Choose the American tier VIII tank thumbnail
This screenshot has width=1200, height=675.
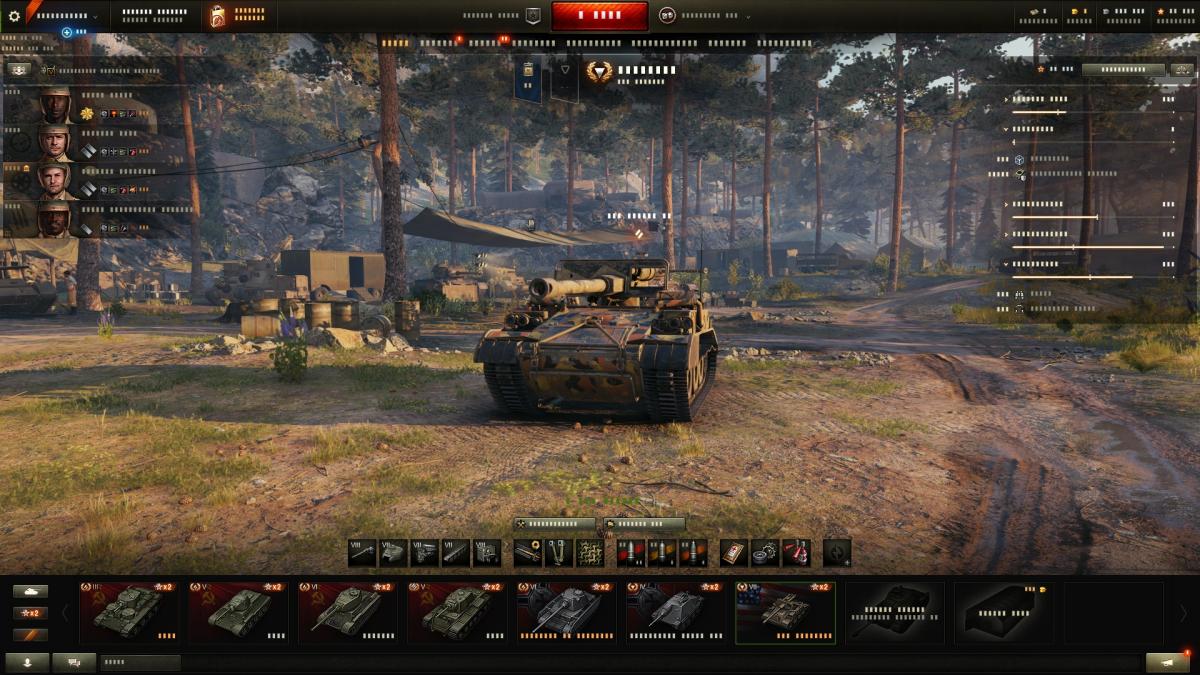(x=785, y=611)
